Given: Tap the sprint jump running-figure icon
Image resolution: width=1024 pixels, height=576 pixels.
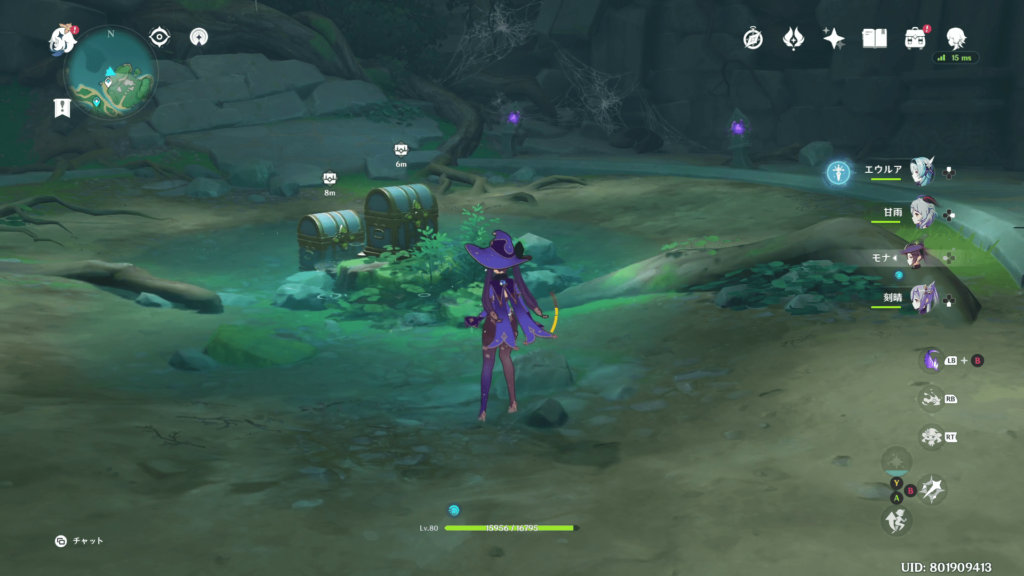Looking at the screenshot, I should pyautogui.click(x=896, y=520).
